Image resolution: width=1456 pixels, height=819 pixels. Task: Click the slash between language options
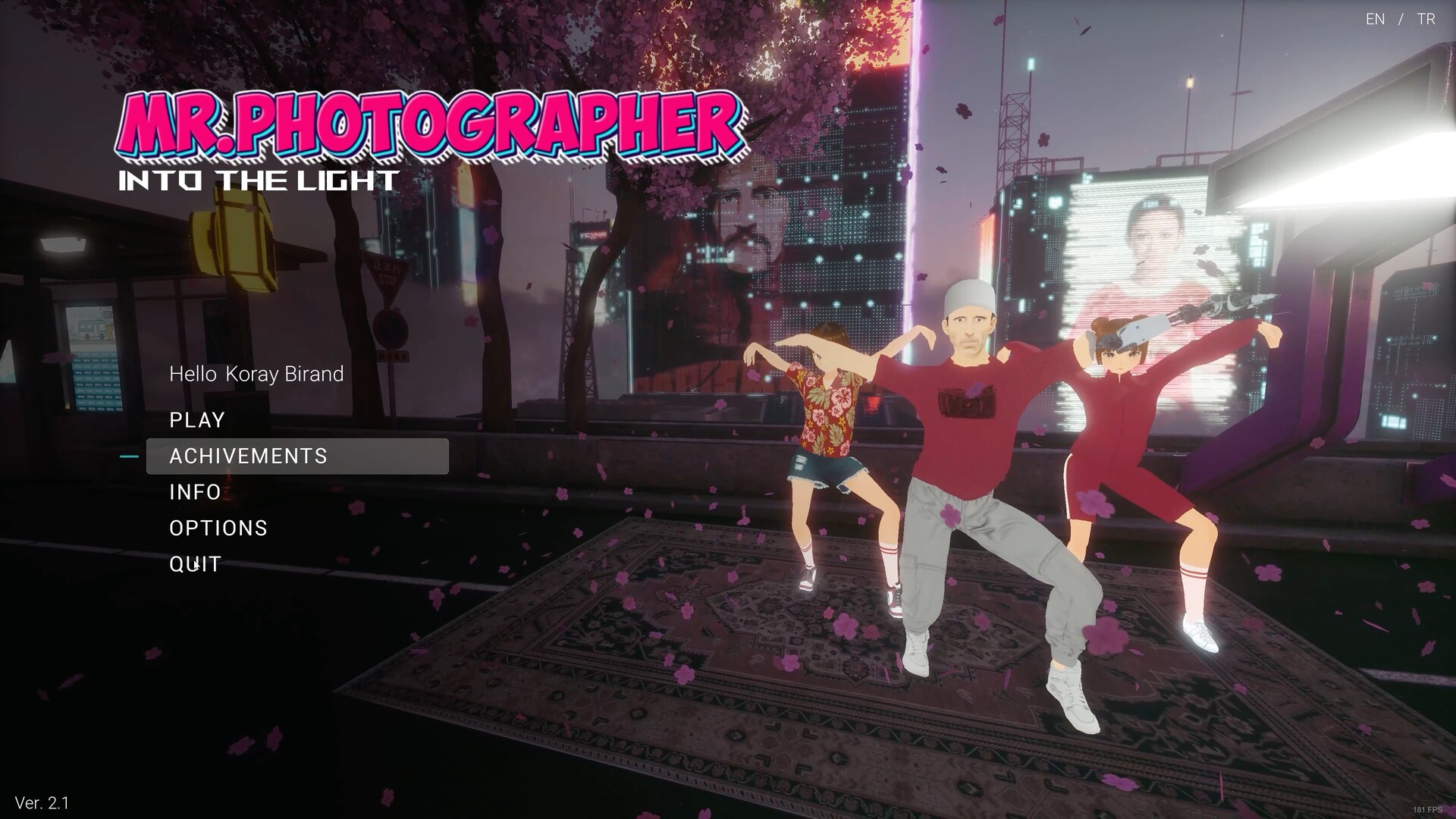click(1399, 19)
